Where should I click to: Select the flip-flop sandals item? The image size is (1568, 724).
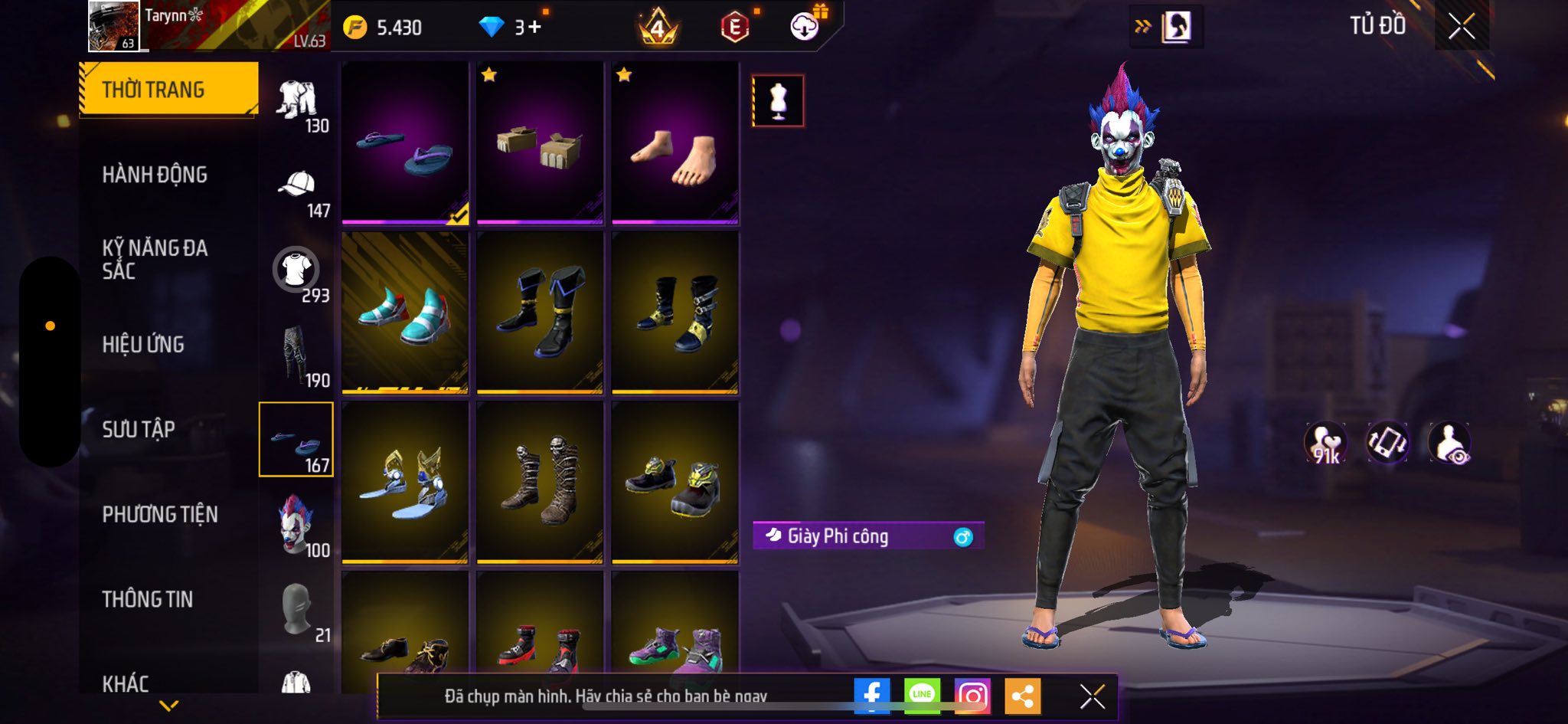(x=405, y=143)
